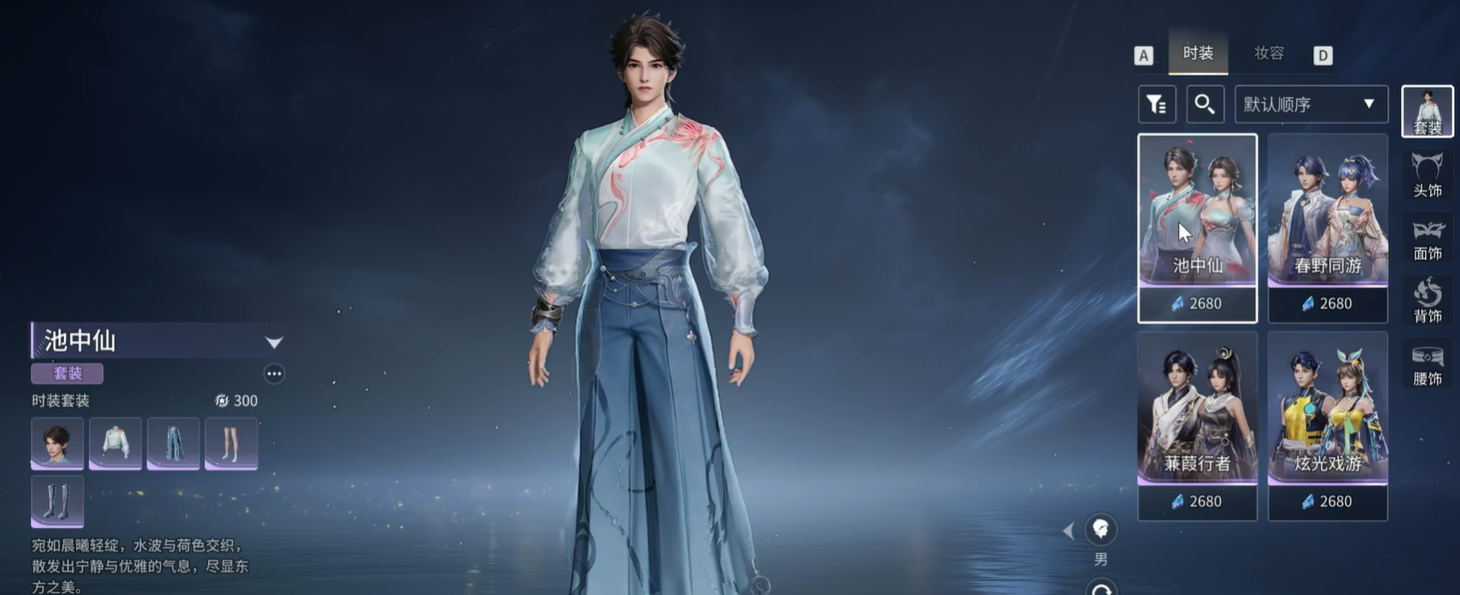Select the 套装 category
Viewport: 1460px width, 595px height.
[x=1427, y=111]
